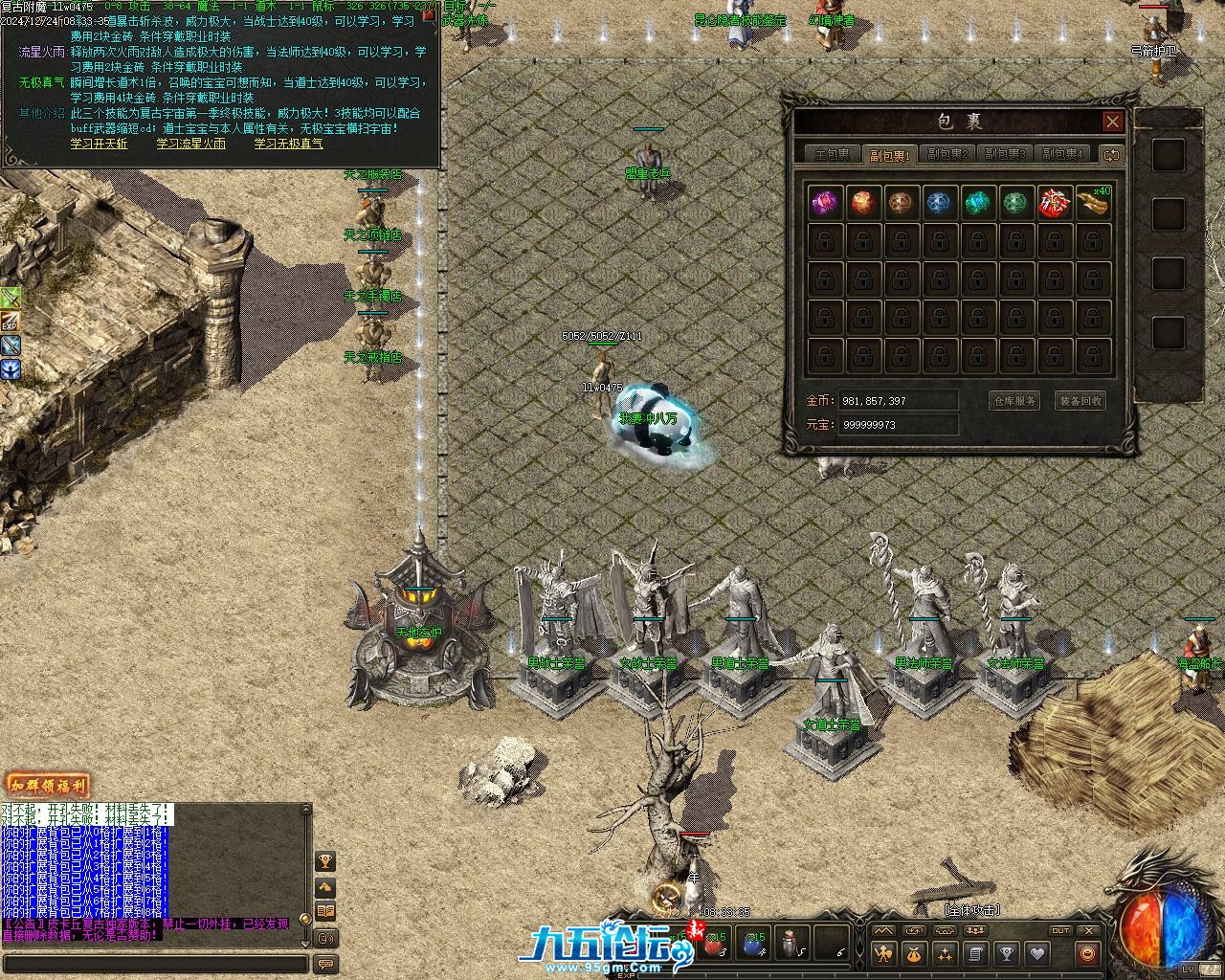
Task: Click the bag sort arrows button
Action: point(1110,154)
